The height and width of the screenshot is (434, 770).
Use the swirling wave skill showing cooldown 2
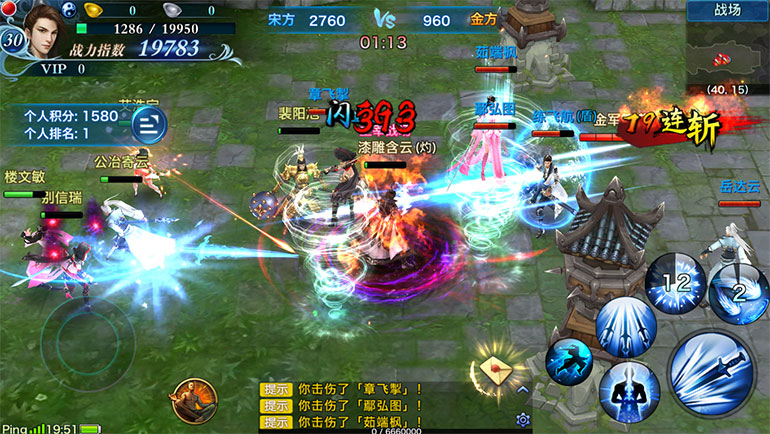click(x=739, y=289)
